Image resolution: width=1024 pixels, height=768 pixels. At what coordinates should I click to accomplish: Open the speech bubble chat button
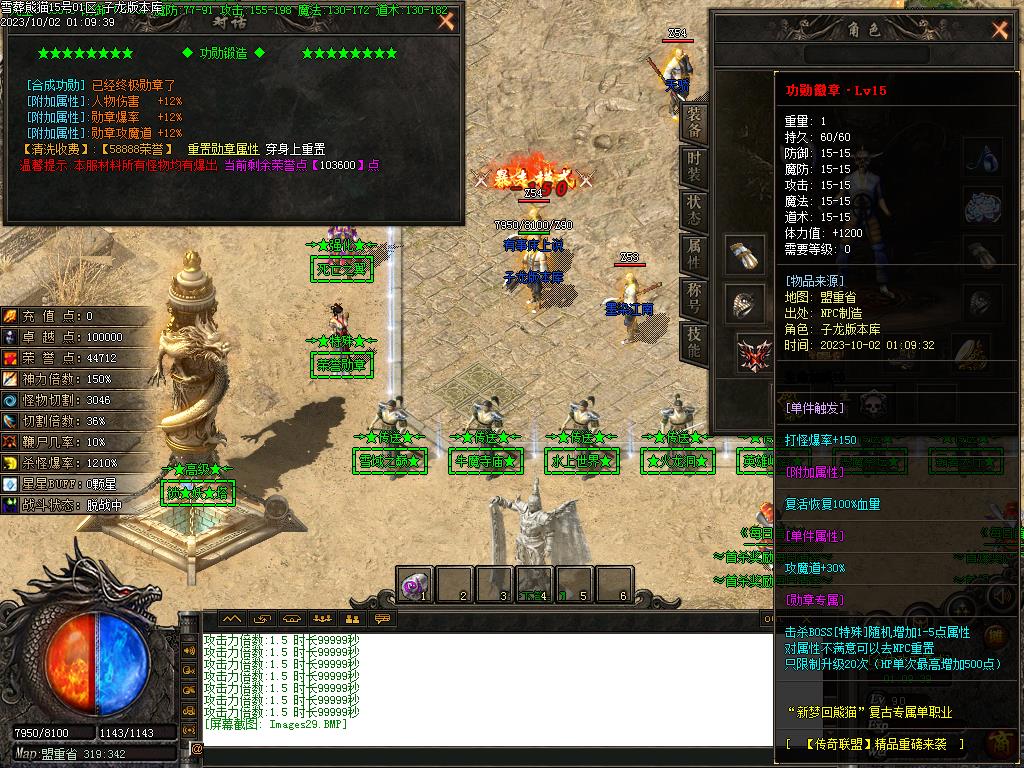[381, 619]
